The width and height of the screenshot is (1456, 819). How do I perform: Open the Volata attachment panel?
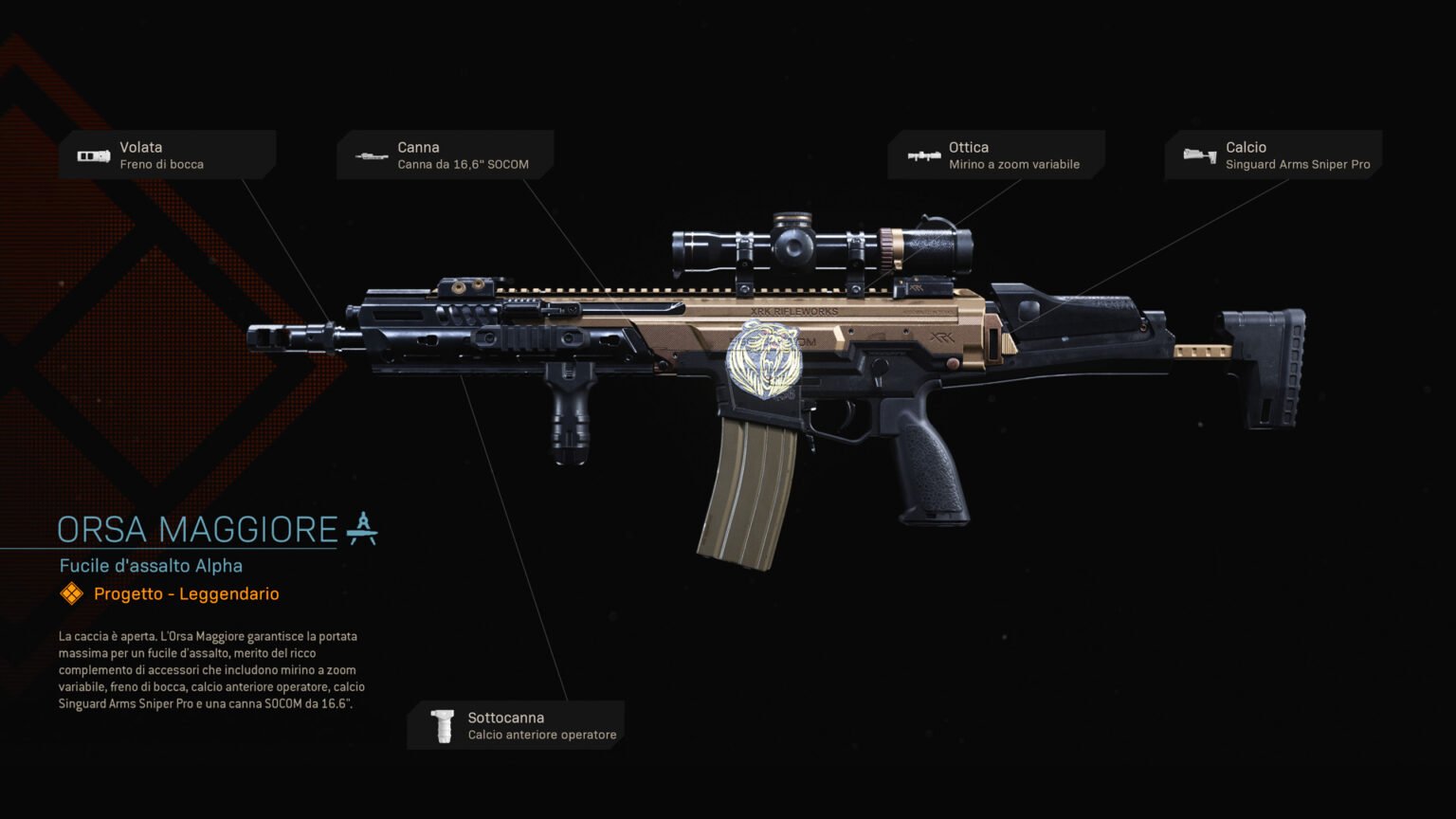coord(167,155)
